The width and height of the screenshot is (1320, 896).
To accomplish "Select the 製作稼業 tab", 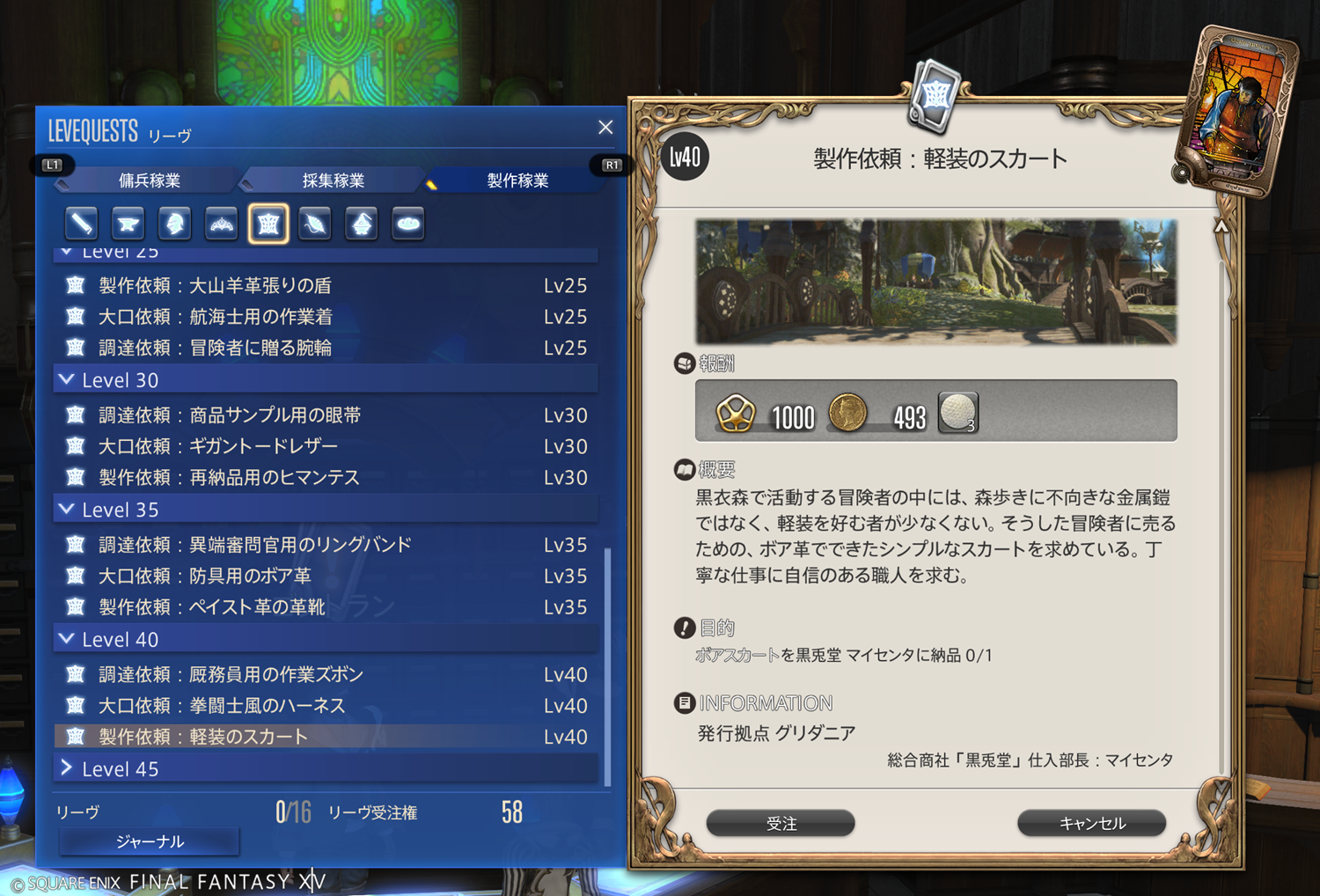I will click(x=517, y=180).
